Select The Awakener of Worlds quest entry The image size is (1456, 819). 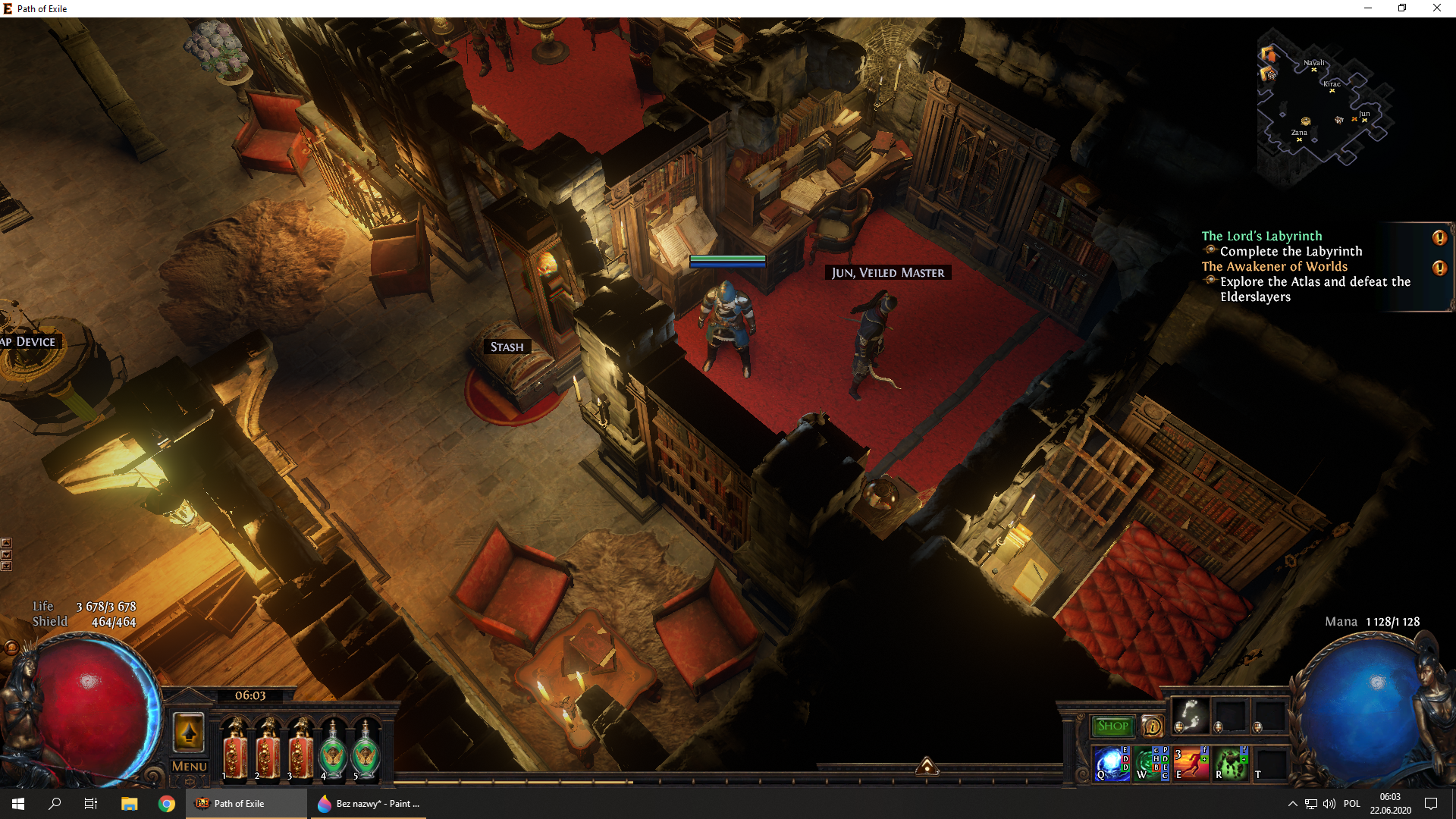click(x=1275, y=266)
